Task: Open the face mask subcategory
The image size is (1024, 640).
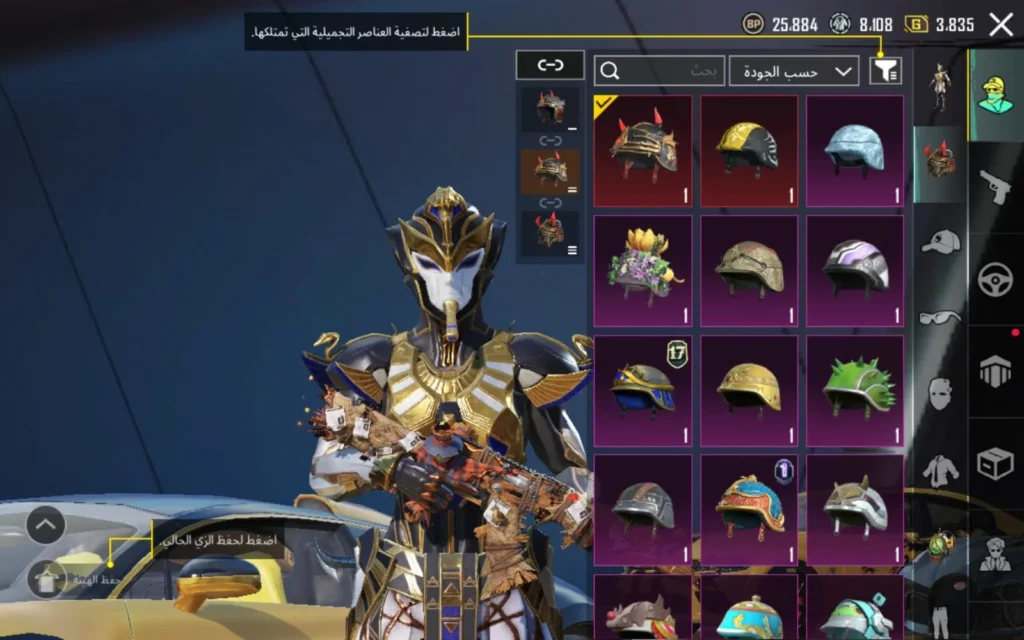Action: pyautogui.click(x=939, y=393)
